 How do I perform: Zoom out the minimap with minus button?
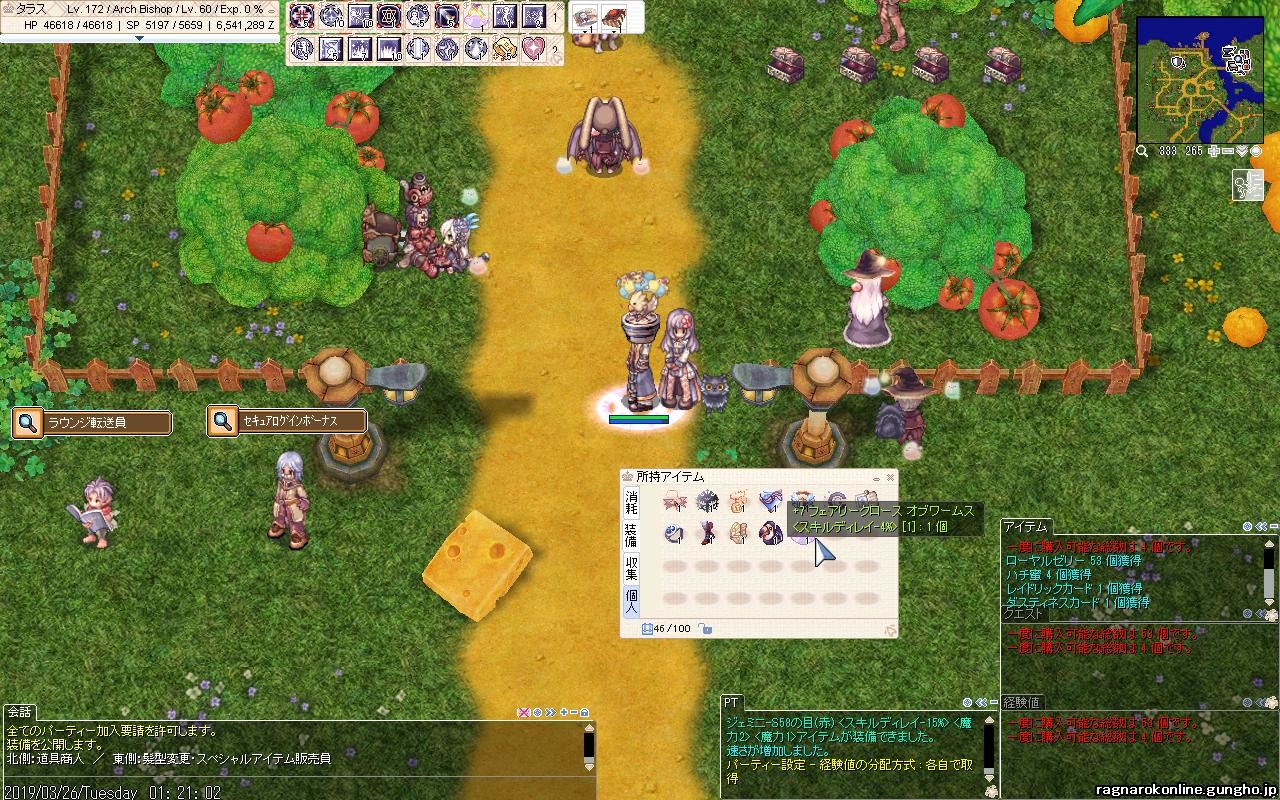click(1228, 151)
